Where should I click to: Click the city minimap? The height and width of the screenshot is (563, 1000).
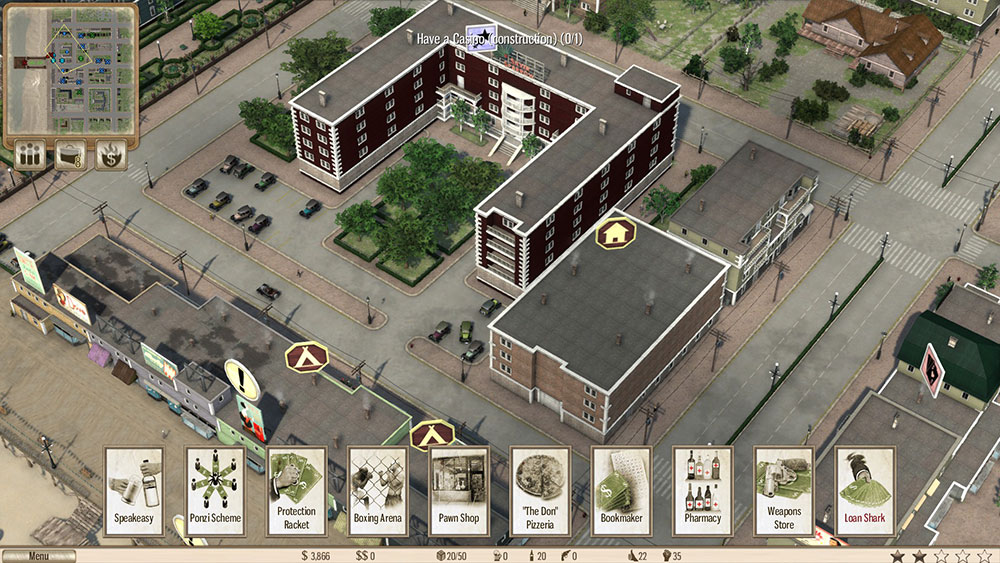pos(71,69)
